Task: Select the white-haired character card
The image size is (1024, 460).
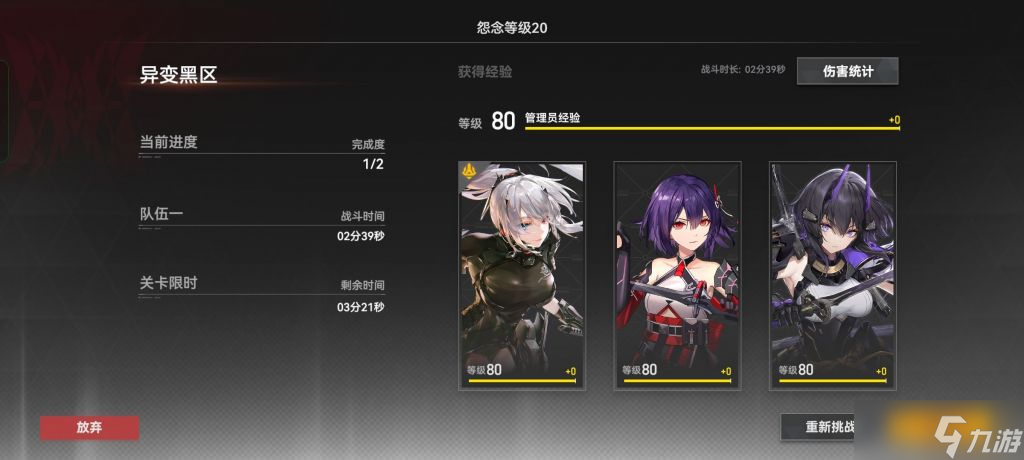Action: [x=522, y=274]
